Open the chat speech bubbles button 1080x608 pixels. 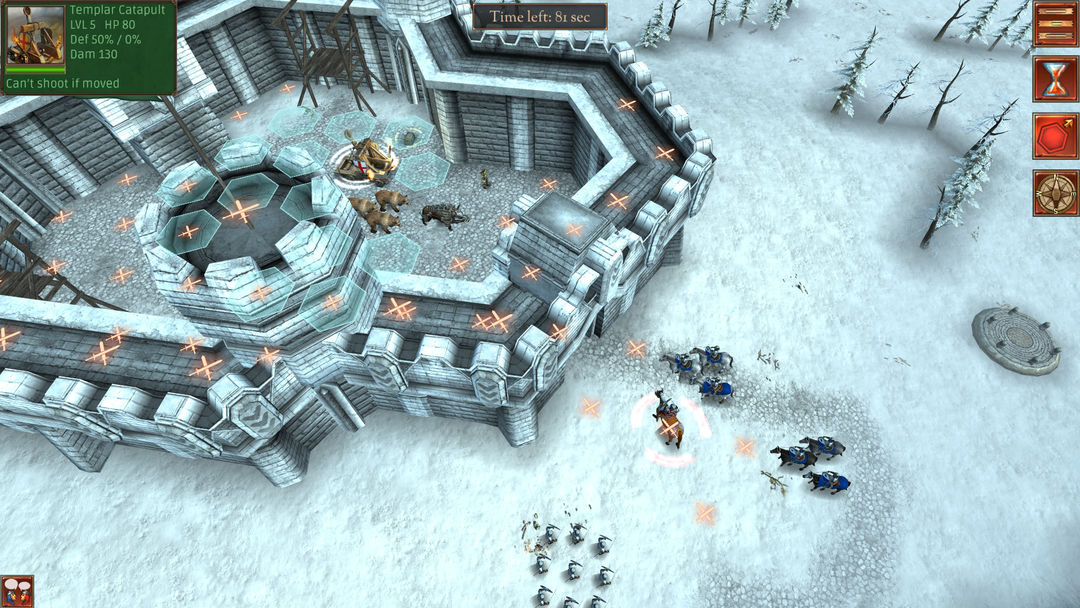(17, 591)
